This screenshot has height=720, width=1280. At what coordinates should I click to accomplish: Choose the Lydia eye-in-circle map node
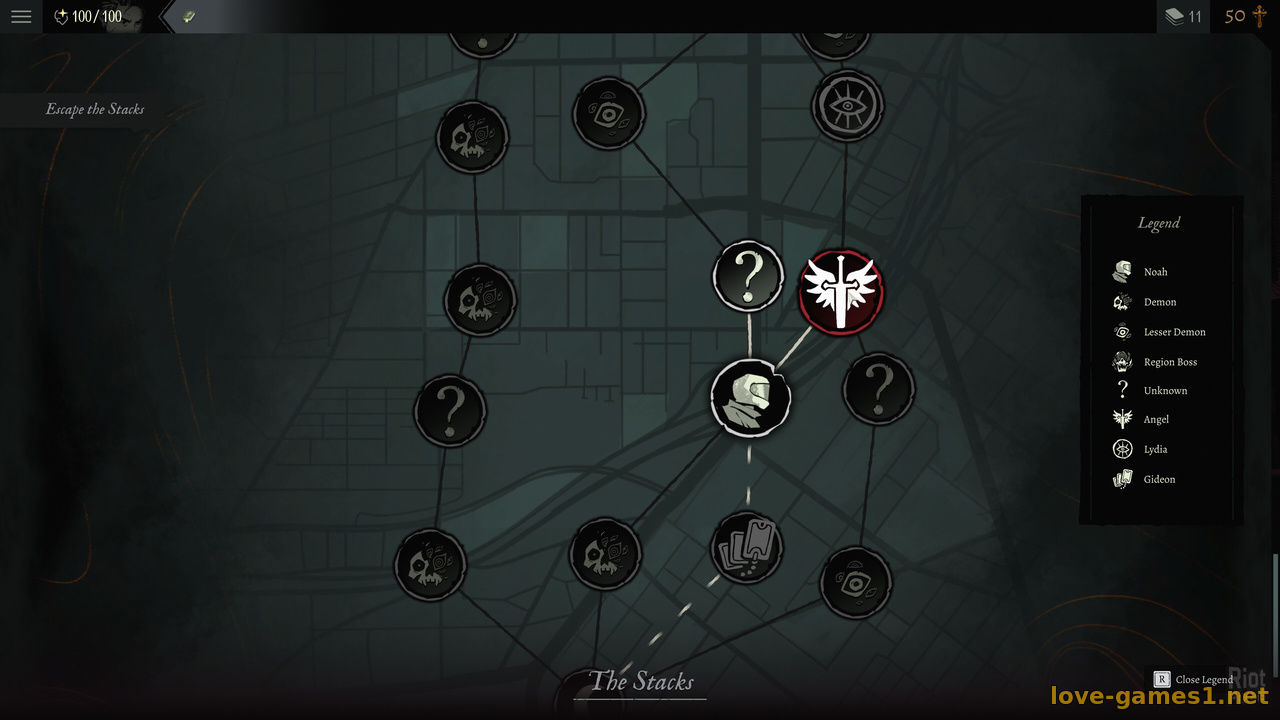[x=847, y=105]
